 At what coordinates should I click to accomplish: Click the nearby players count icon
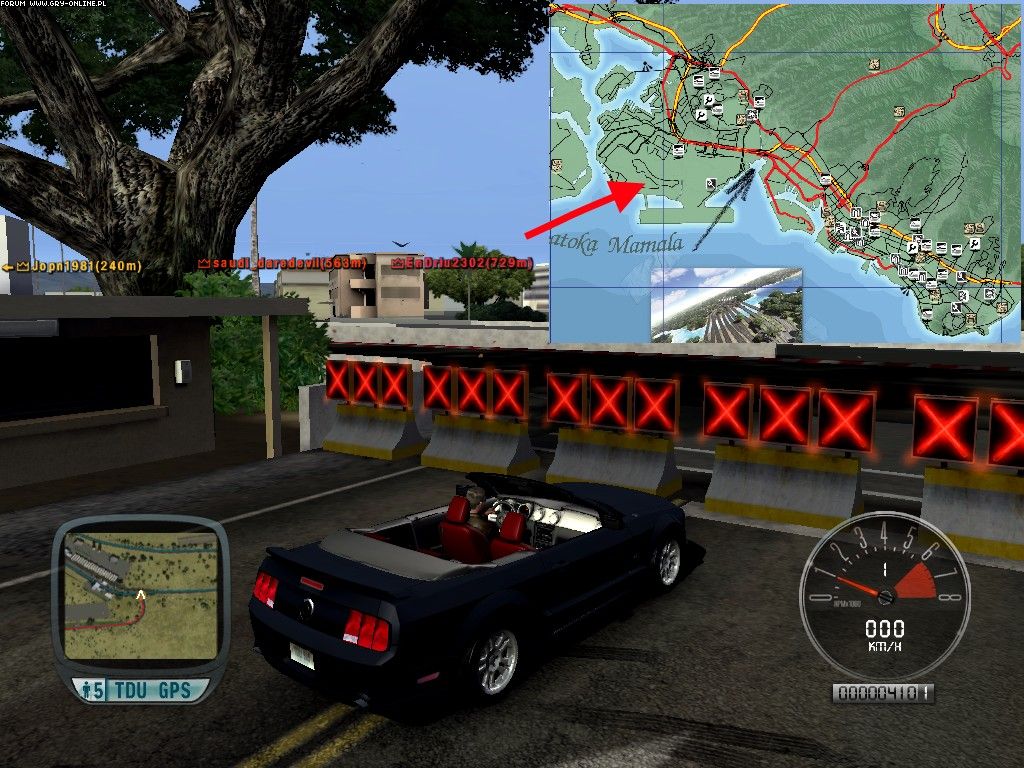92,690
